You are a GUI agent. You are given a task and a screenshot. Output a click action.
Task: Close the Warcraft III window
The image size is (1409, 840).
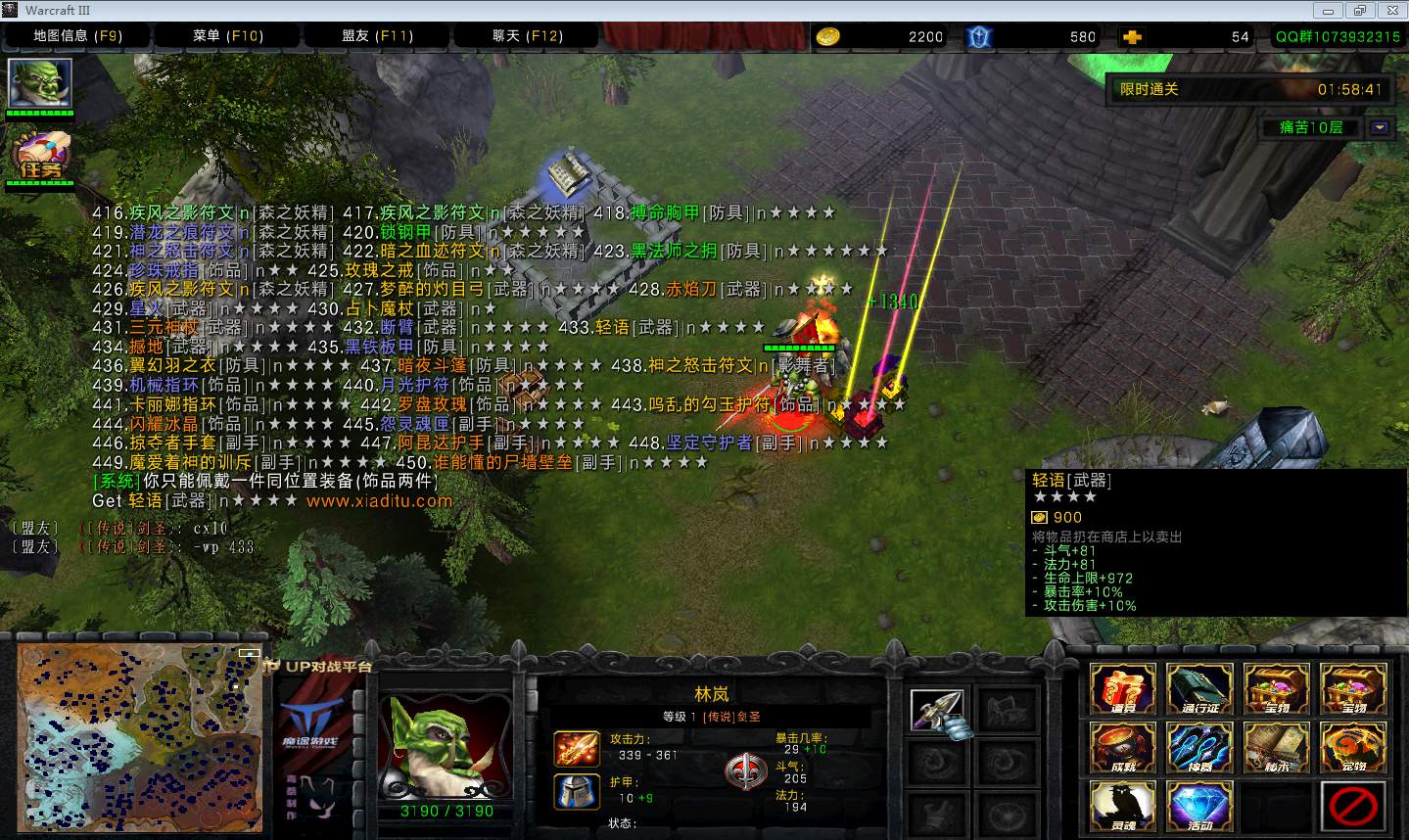tap(1390, 10)
